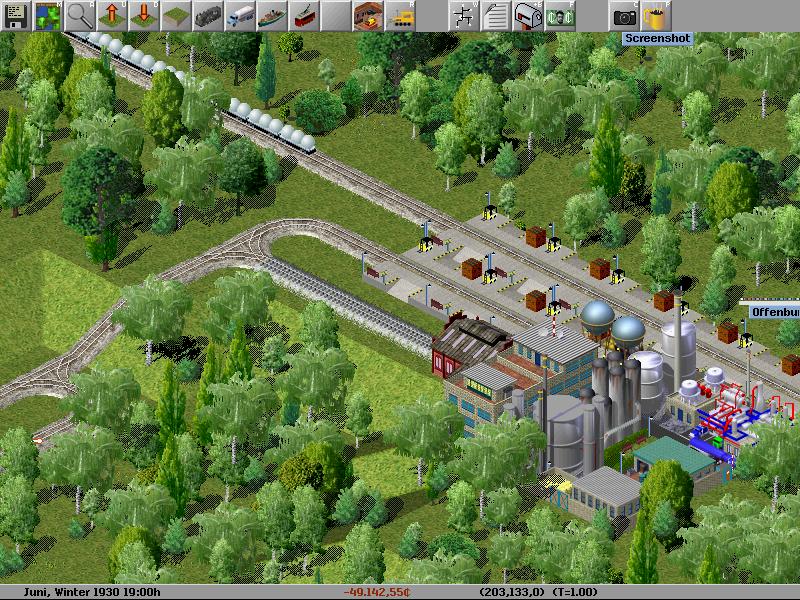This screenshot has width=800, height=600.
Task: Open the grass tile slope tools
Action: pyautogui.click(x=175, y=15)
